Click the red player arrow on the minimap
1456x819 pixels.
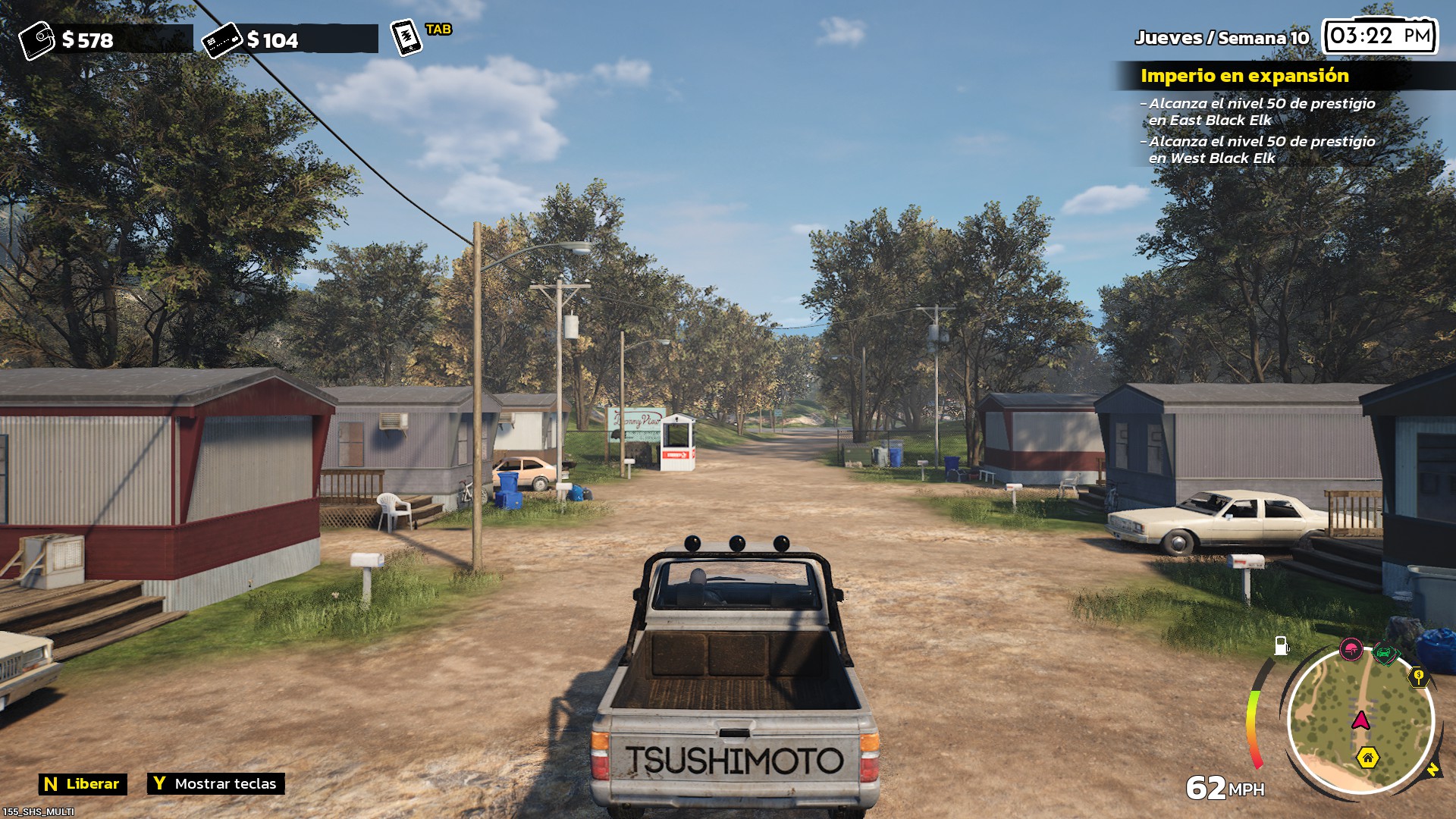tap(1361, 720)
